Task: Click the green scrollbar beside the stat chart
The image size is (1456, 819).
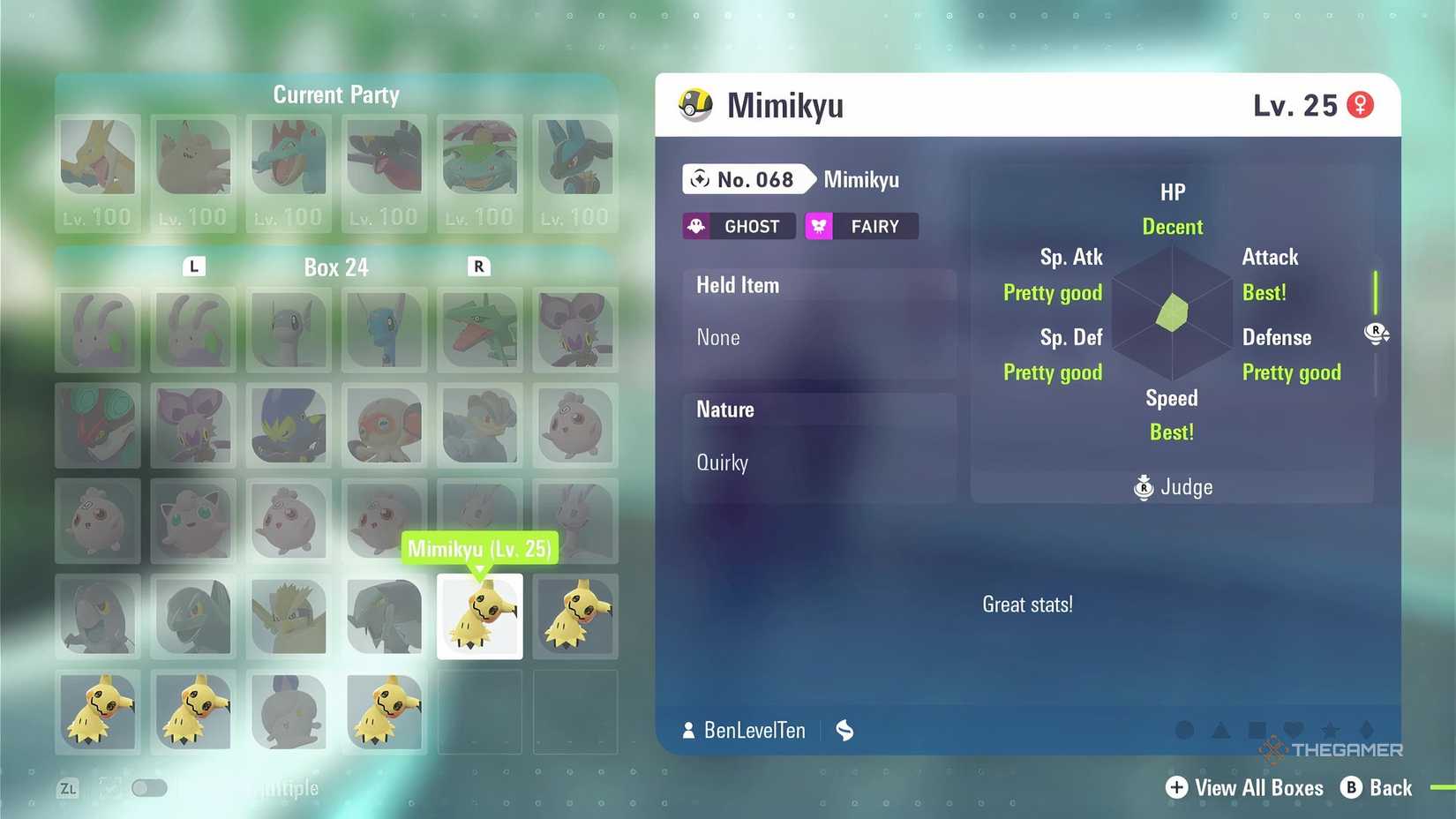Action: click(x=1376, y=291)
